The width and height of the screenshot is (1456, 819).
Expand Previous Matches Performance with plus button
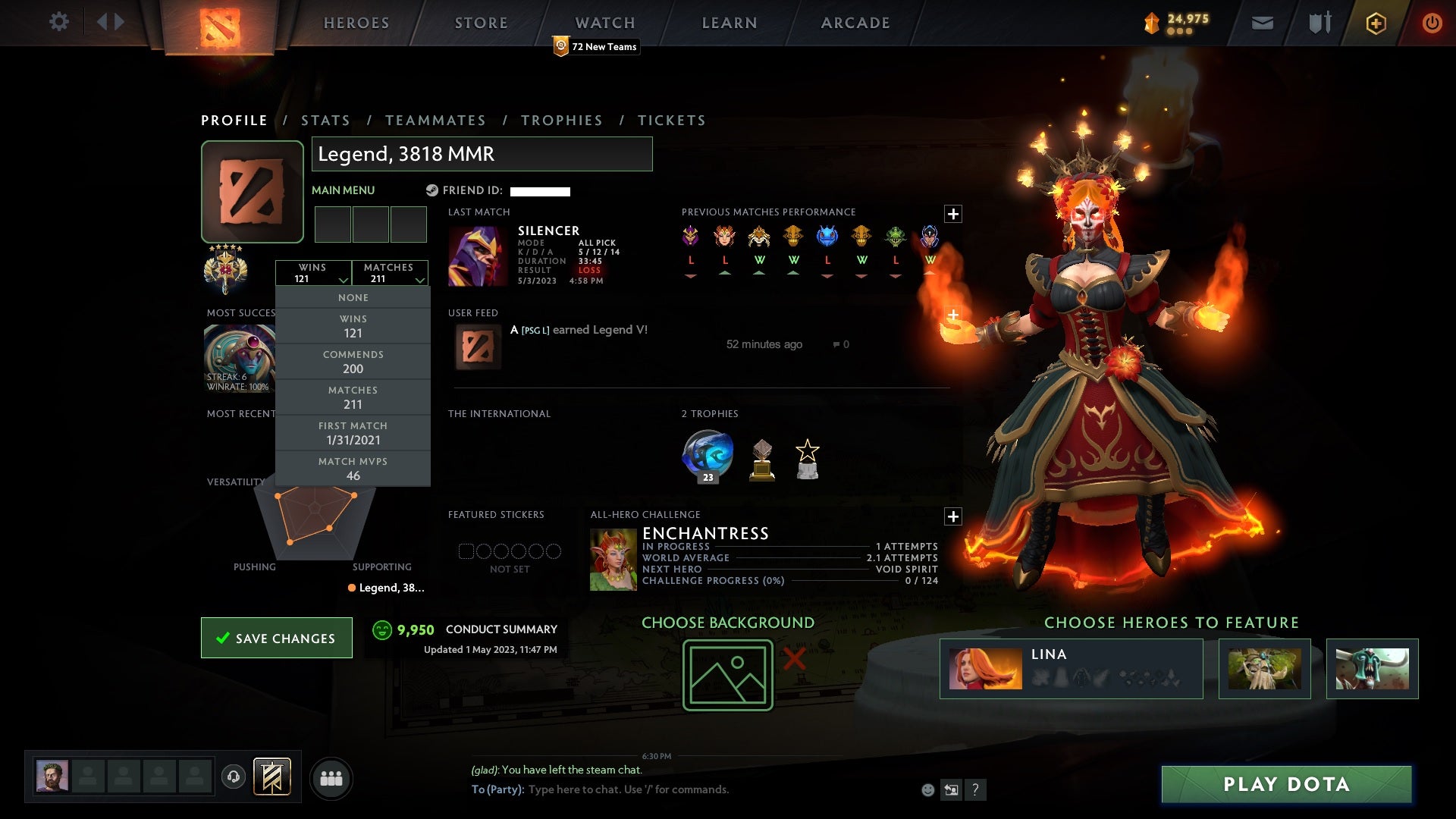(x=953, y=214)
